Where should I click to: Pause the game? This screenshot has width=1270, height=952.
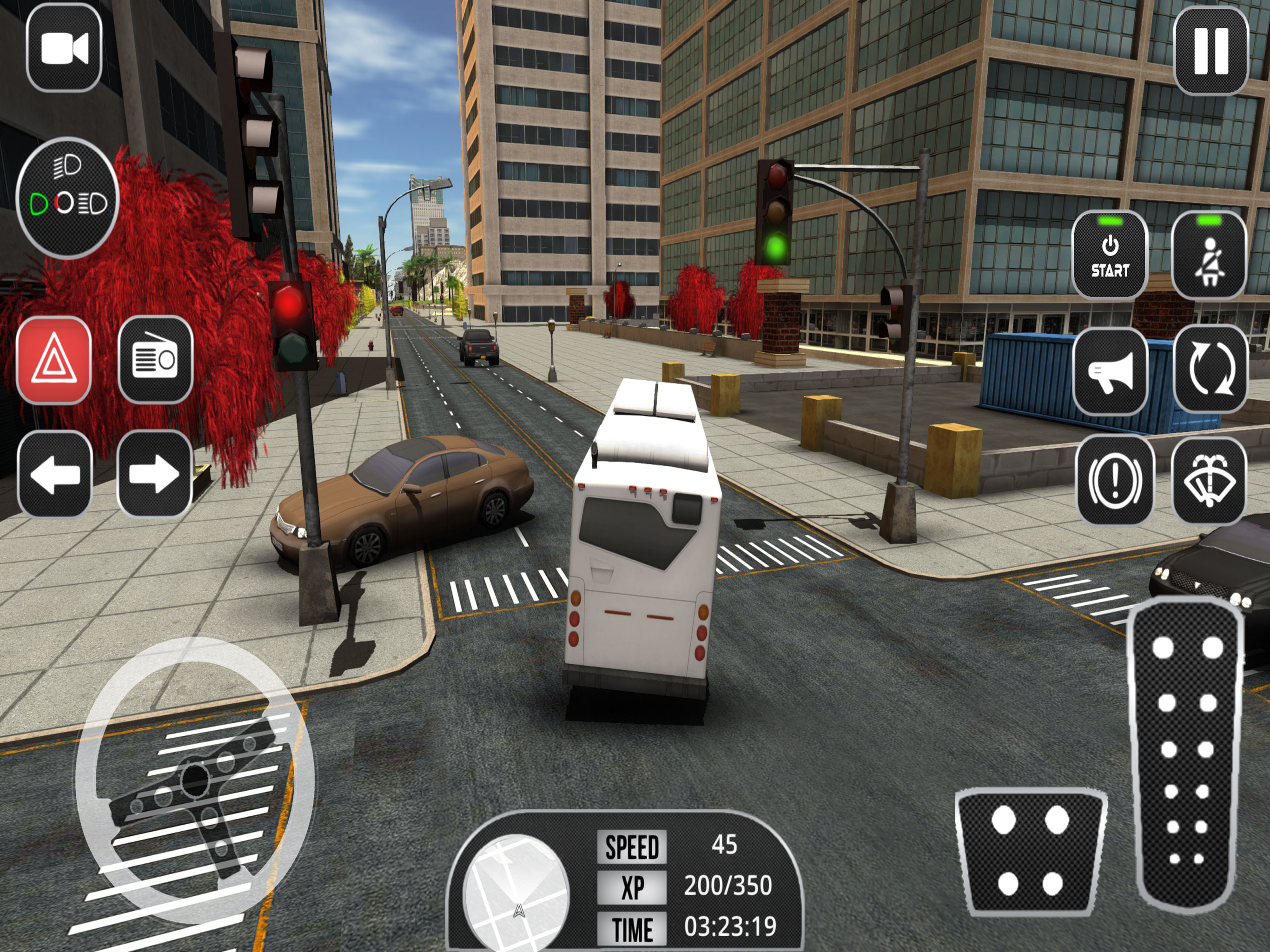tap(1211, 51)
